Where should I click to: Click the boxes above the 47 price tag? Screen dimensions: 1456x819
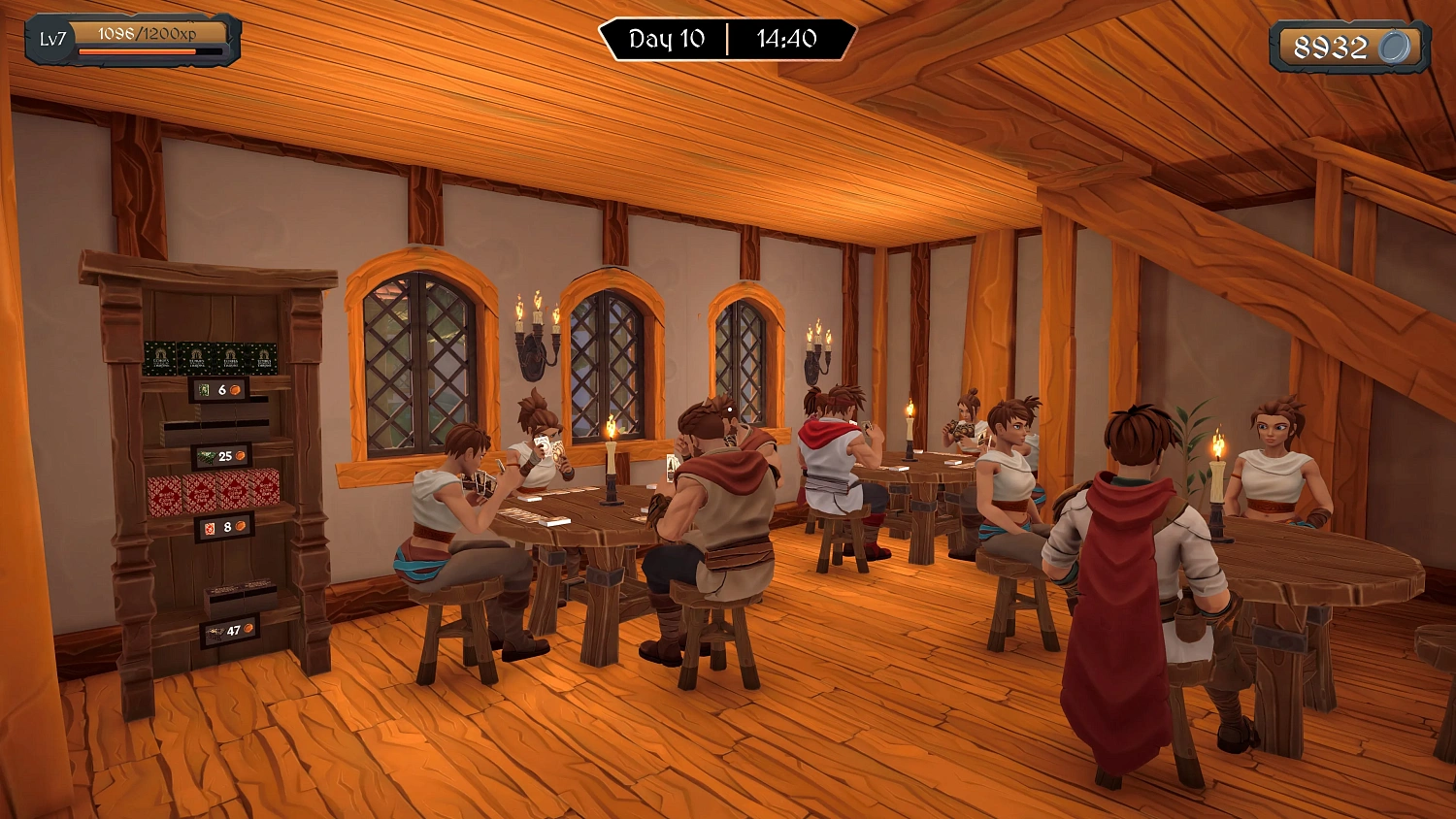[240, 596]
